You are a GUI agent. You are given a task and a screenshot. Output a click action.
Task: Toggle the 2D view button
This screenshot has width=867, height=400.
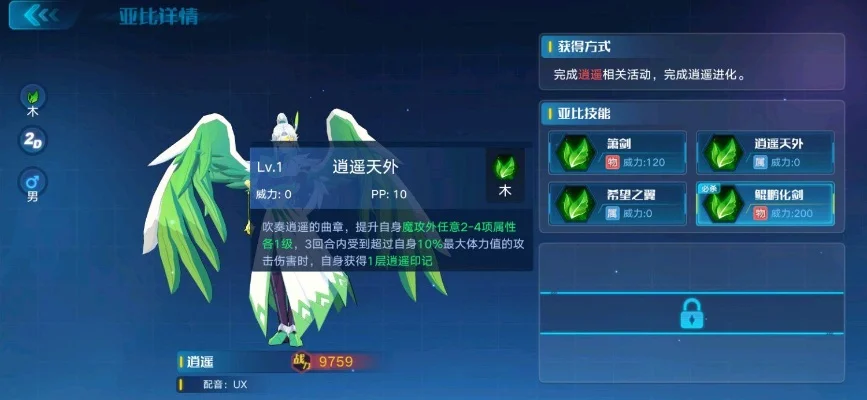33,140
